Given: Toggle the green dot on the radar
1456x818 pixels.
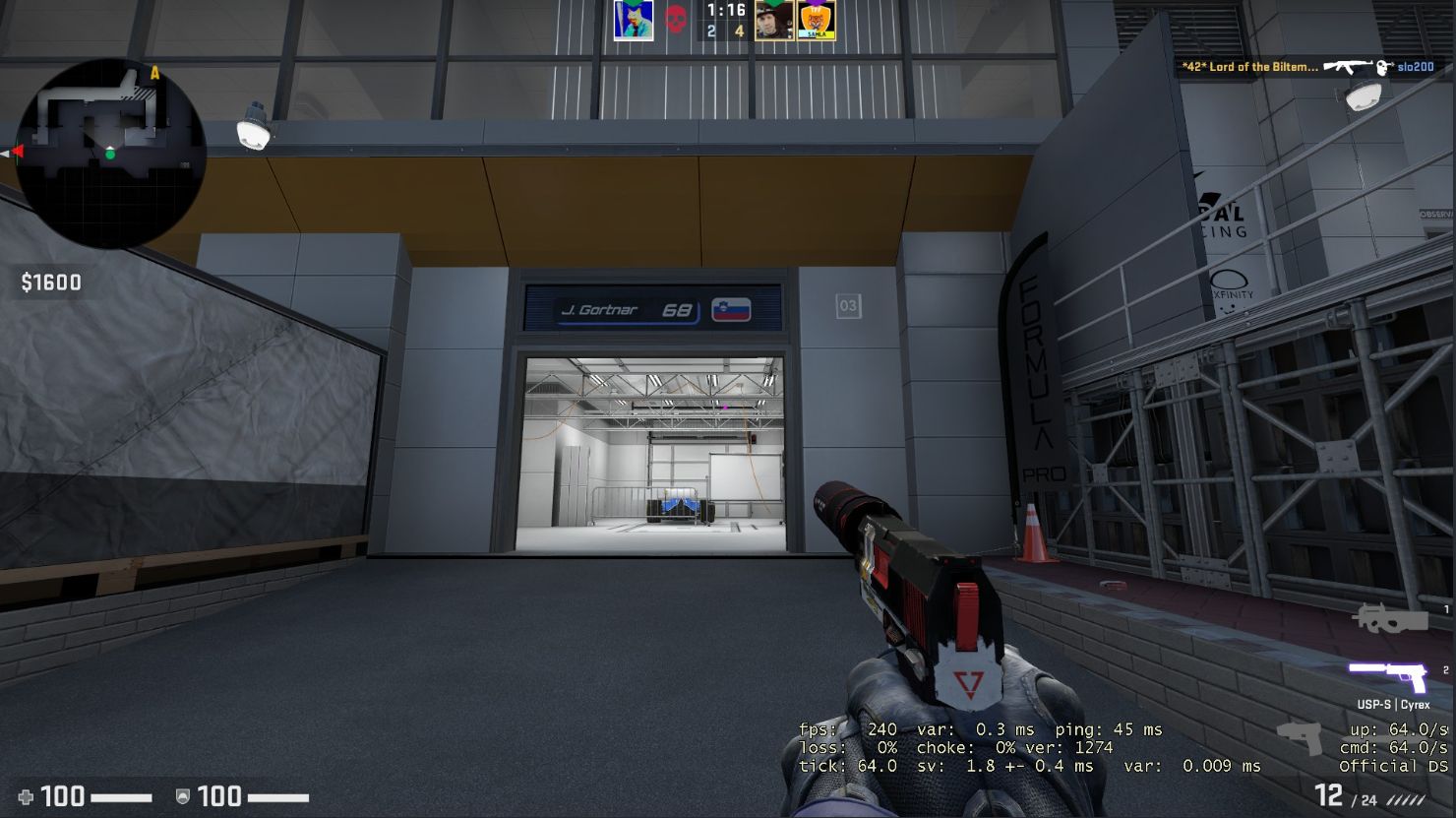Looking at the screenshot, I should point(110,155).
